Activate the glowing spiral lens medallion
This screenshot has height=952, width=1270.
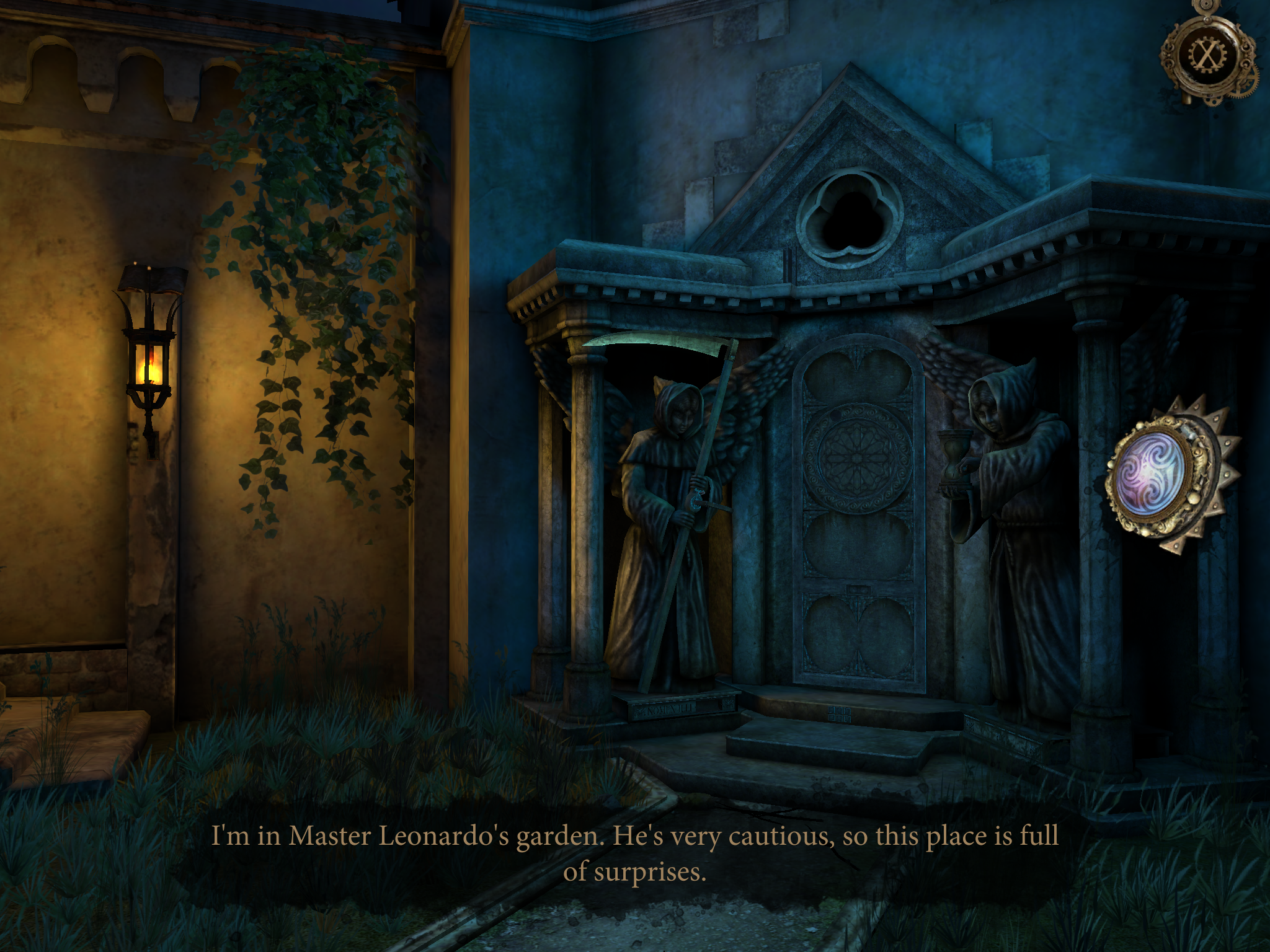point(1153,474)
